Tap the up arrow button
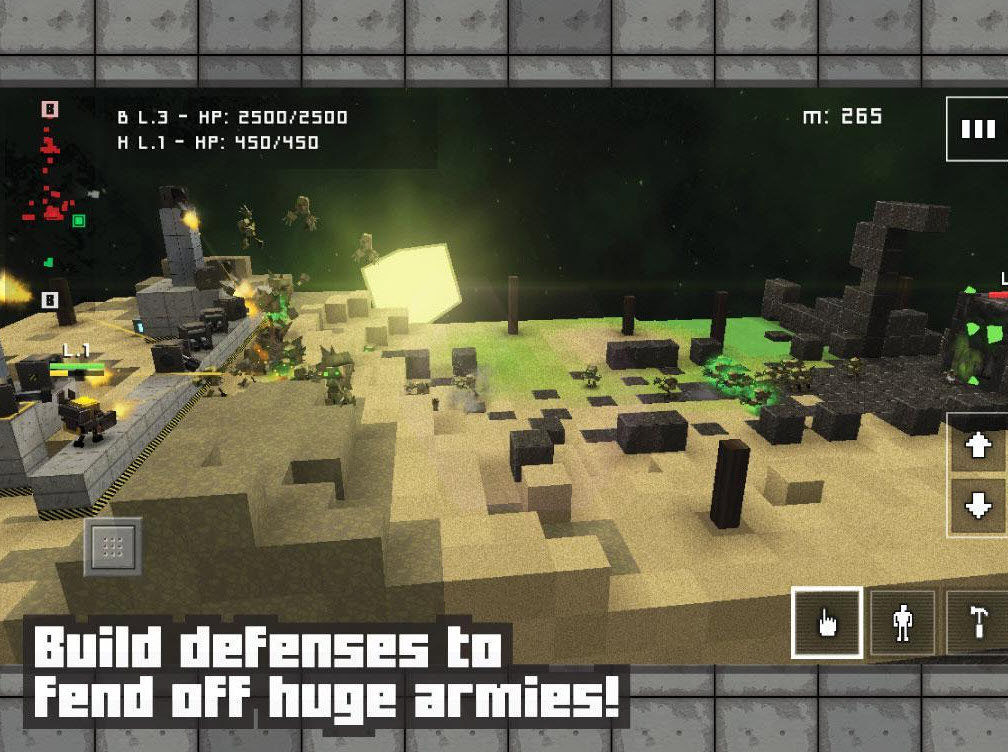 (977, 446)
